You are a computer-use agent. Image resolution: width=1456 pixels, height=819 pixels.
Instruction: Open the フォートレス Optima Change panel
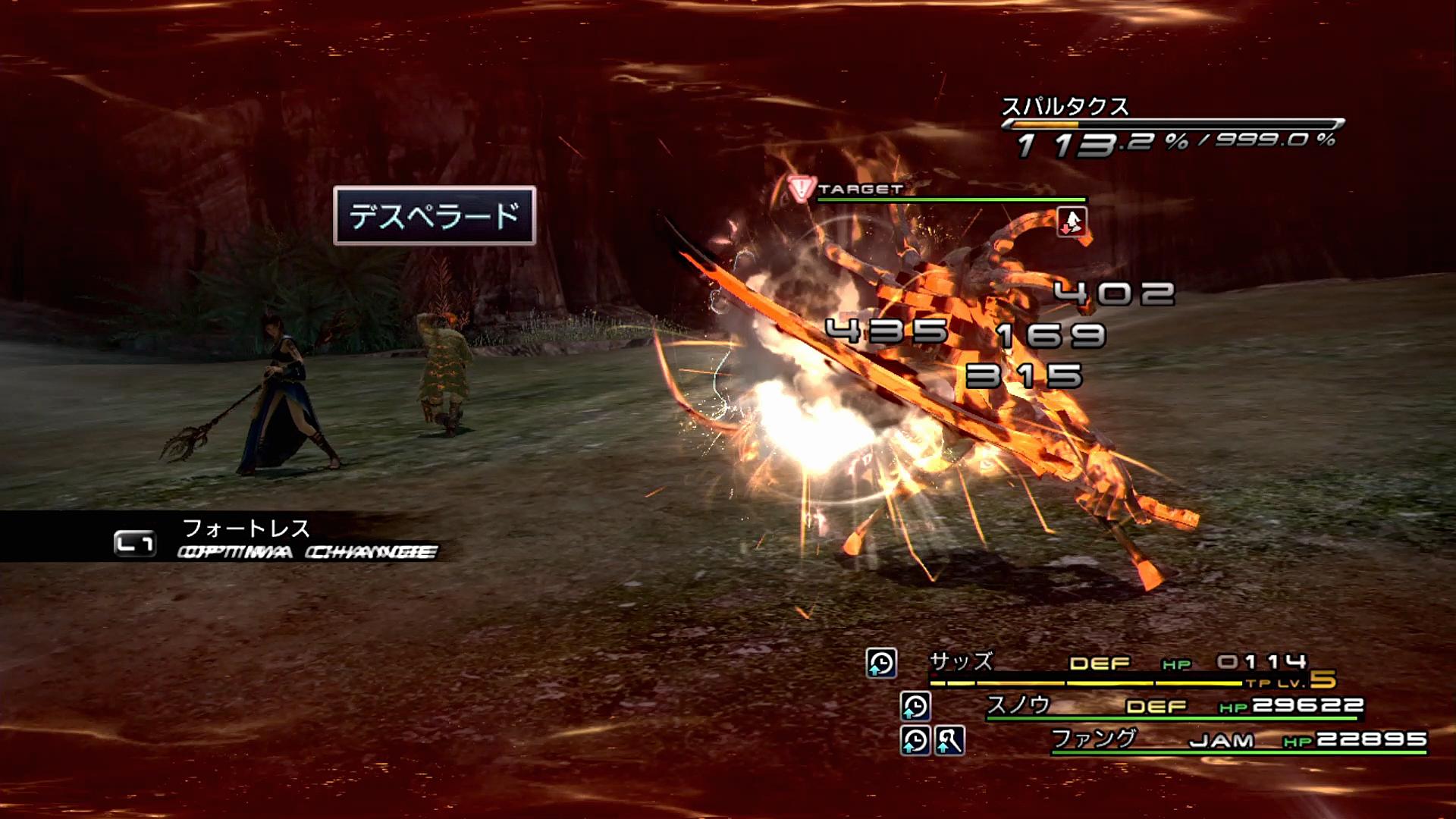pos(246,537)
